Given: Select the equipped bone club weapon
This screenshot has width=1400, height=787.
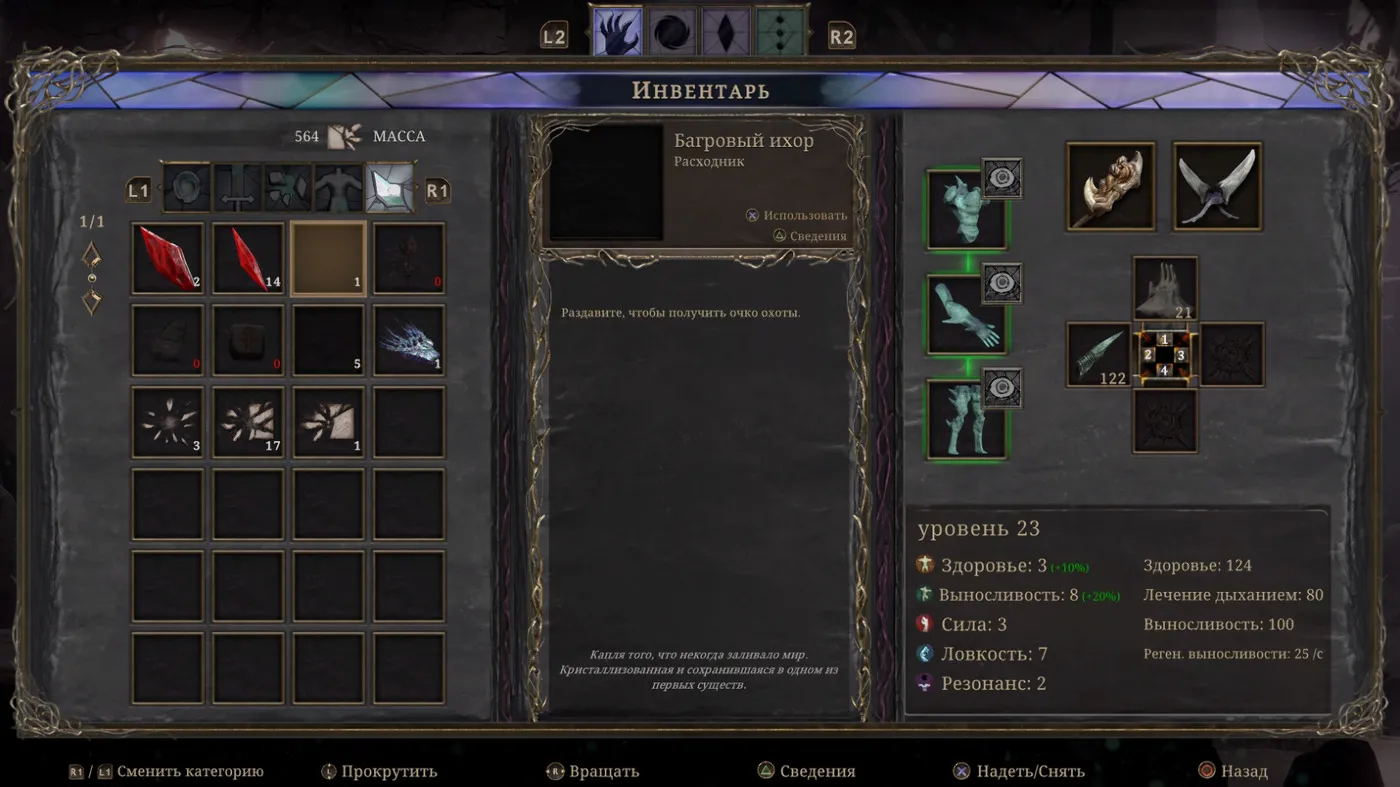Looking at the screenshot, I should tap(1111, 186).
